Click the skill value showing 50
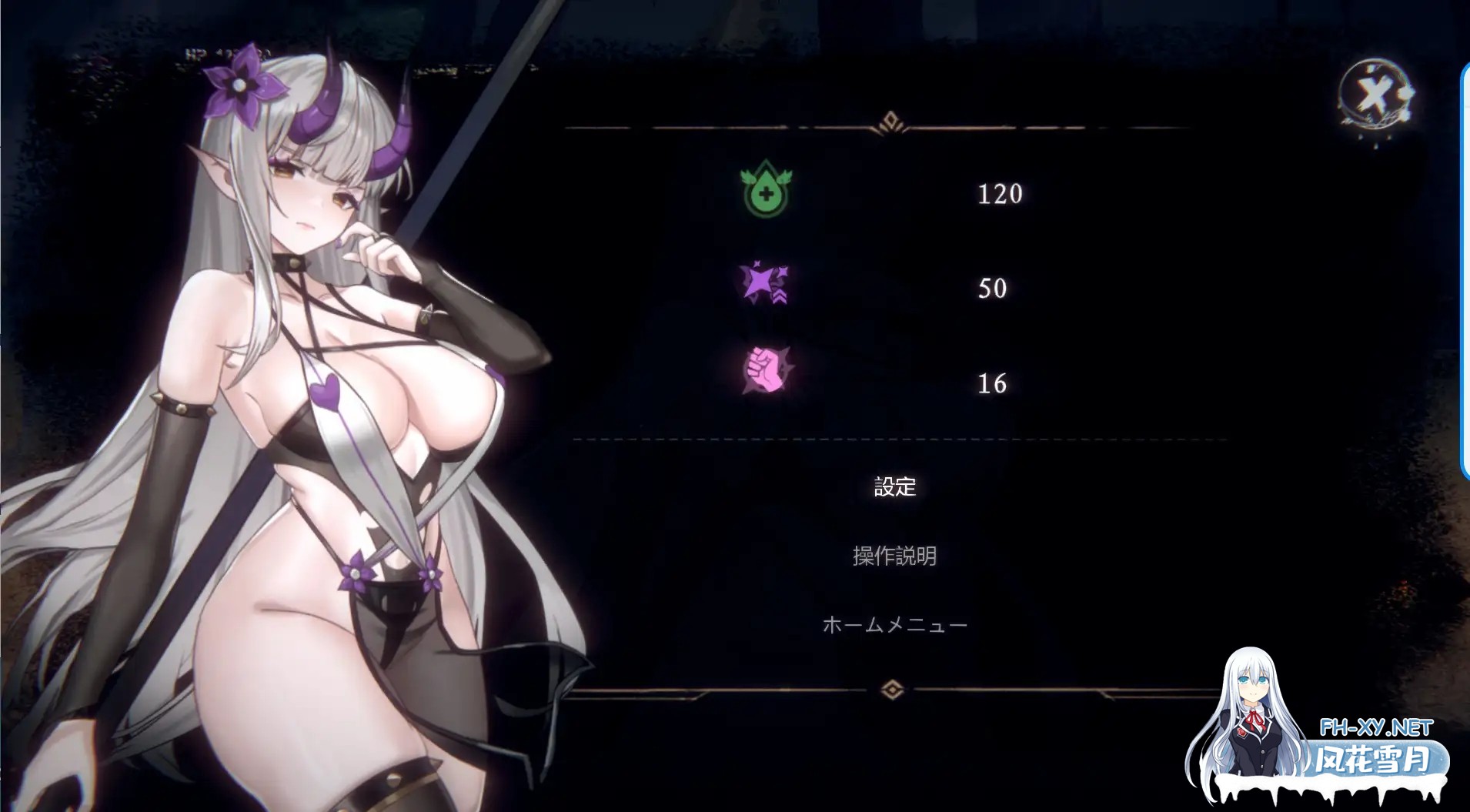 click(x=991, y=289)
